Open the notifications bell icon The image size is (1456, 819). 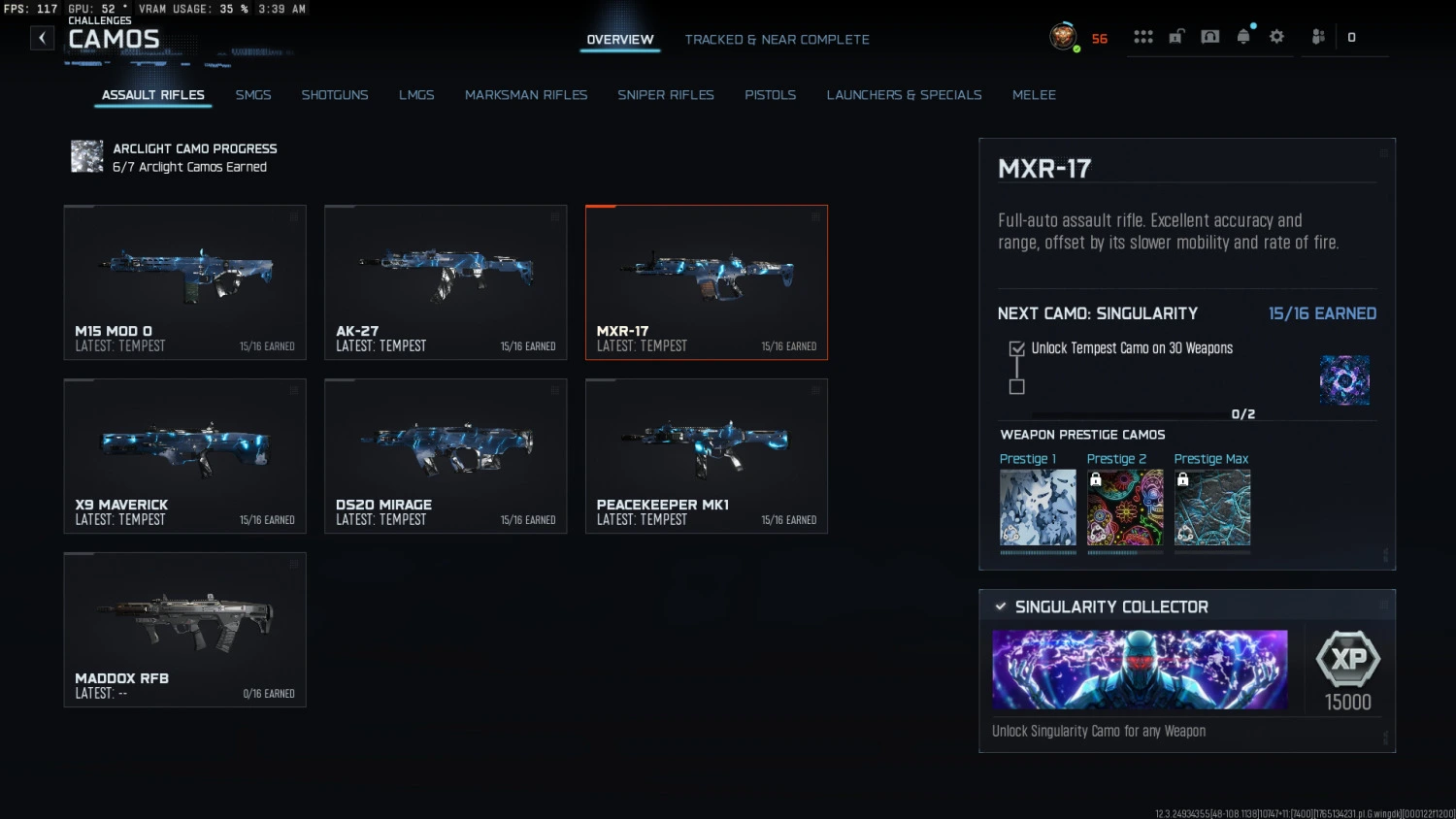click(1243, 36)
